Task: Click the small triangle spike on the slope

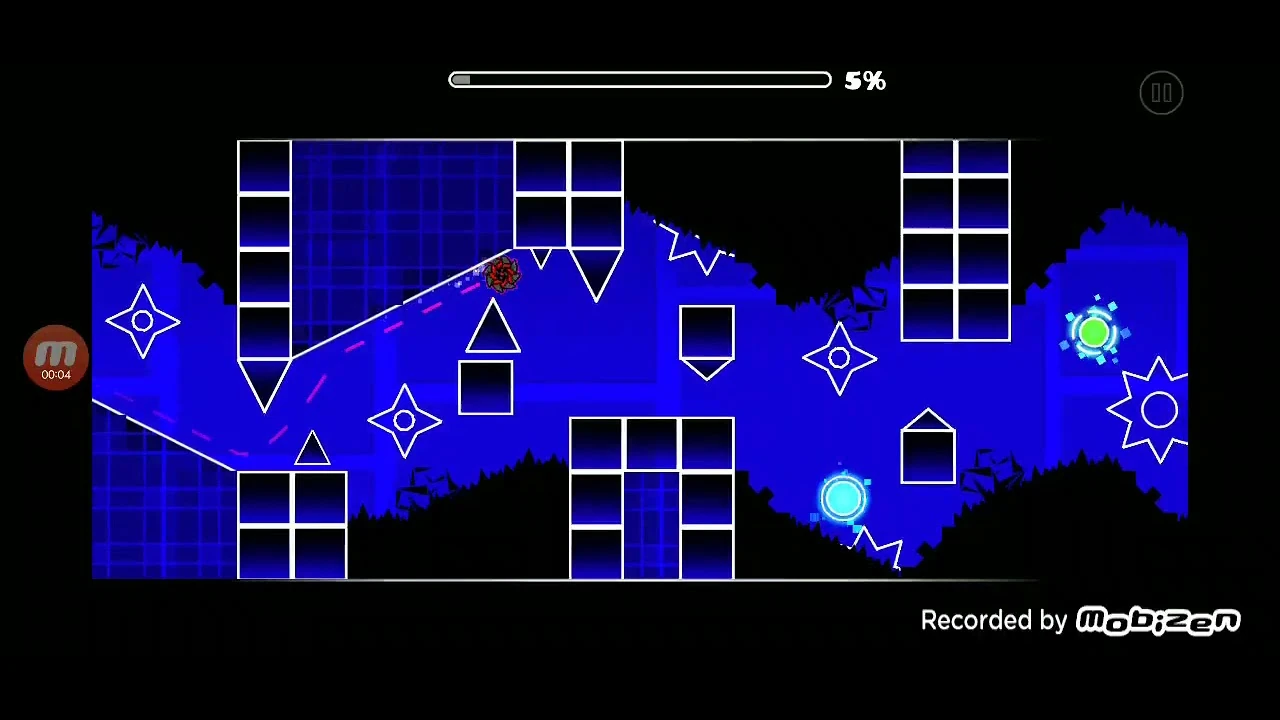Action: click(x=312, y=450)
